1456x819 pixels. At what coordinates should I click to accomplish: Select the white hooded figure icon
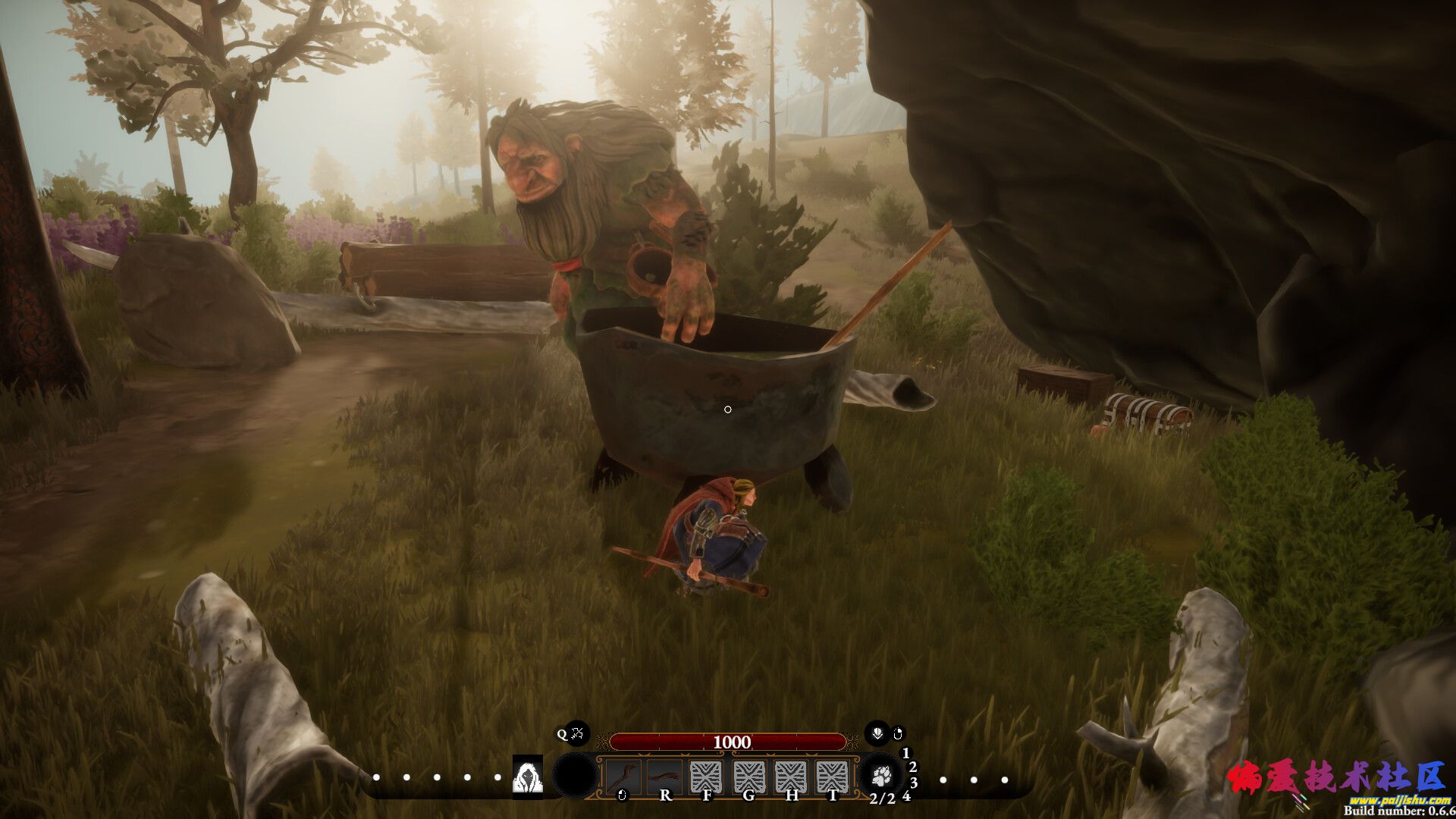pos(527,776)
